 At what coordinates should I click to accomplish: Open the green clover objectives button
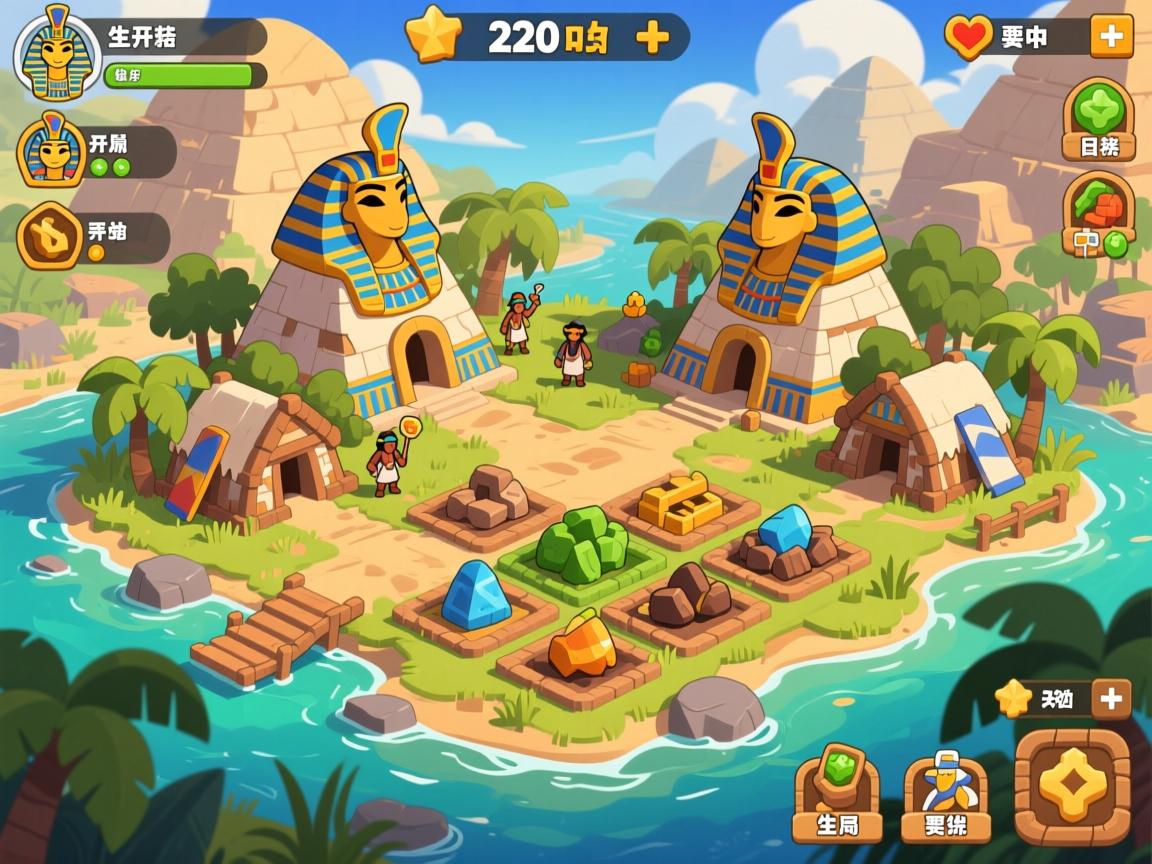click(1098, 119)
